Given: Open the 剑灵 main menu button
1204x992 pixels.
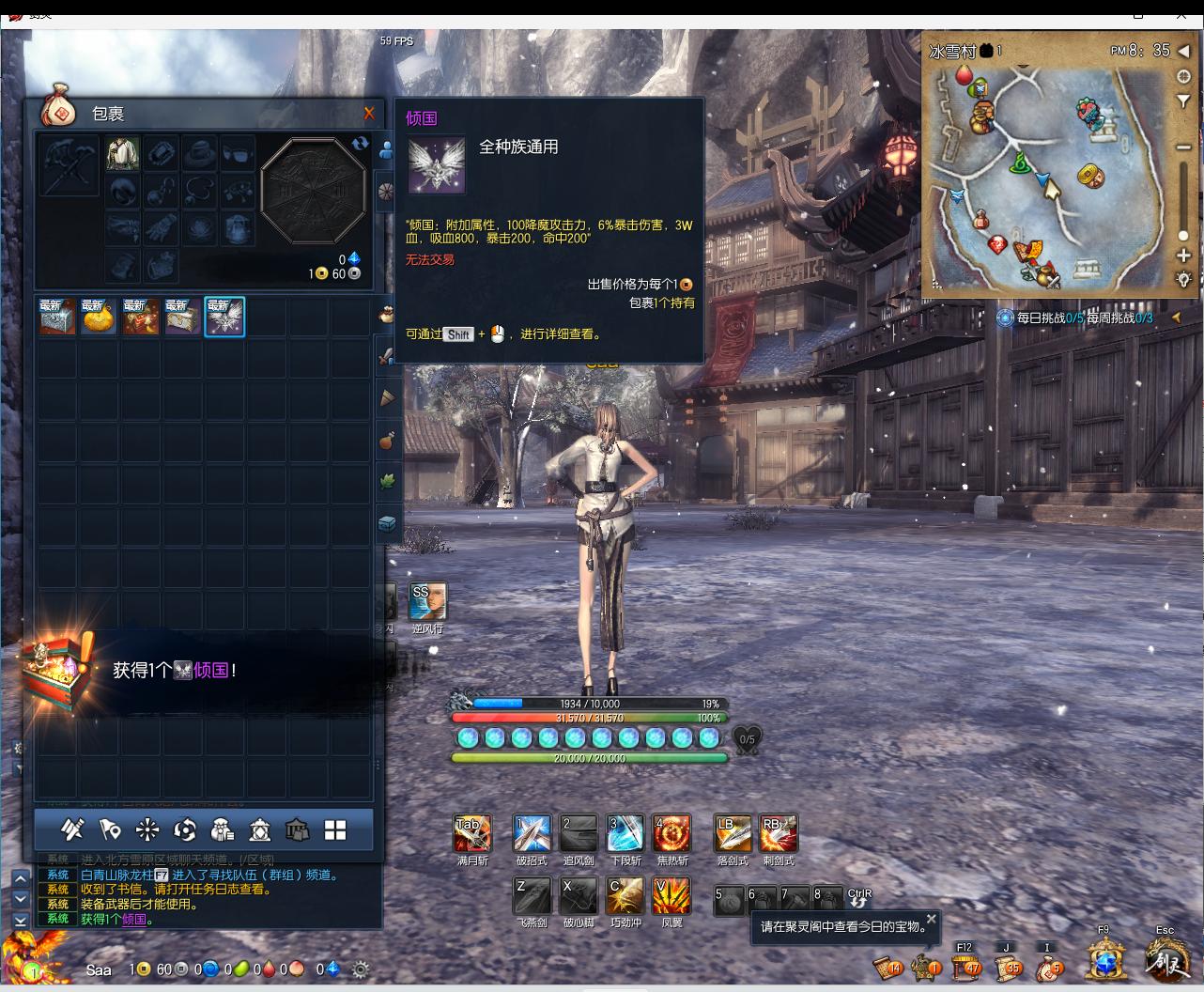Looking at the screenshot, I should coord(1165,959).
